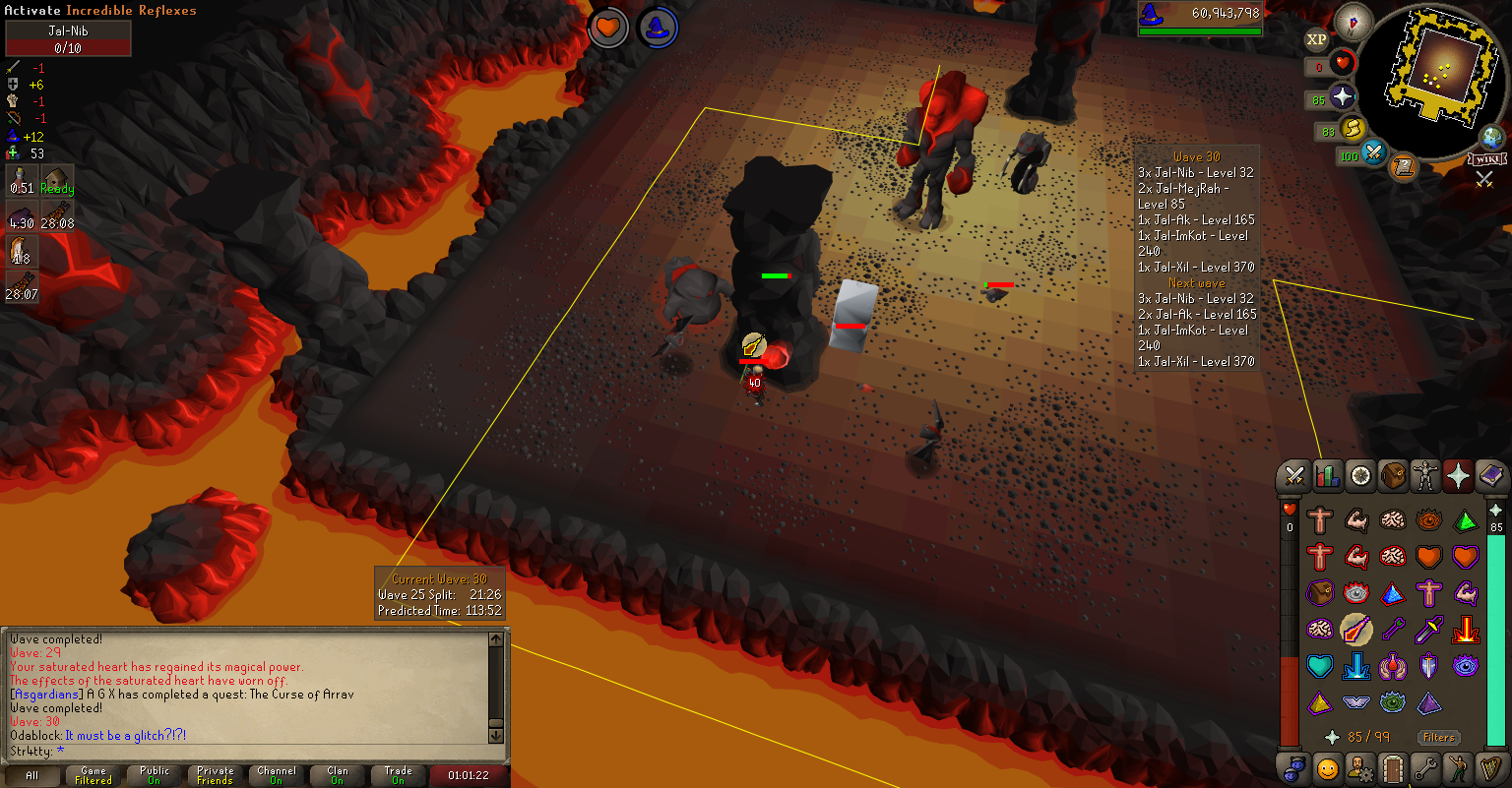Viewport: 1512px width, 788px height.
Task: Toggle run using the run energy orb
Action: pyautogui.click(x=1354, y=129)
